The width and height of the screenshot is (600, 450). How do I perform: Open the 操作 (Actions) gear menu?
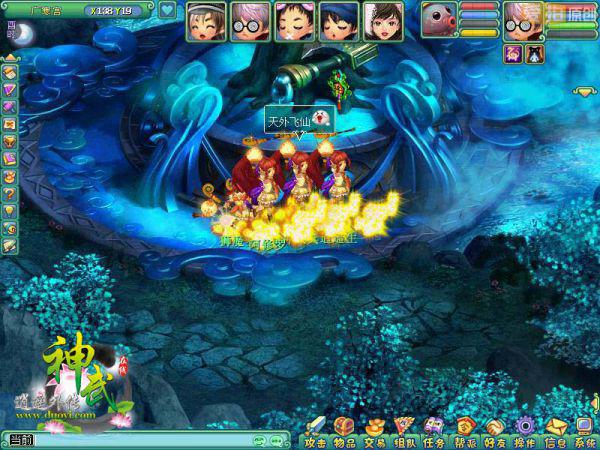tap(525, 431)
